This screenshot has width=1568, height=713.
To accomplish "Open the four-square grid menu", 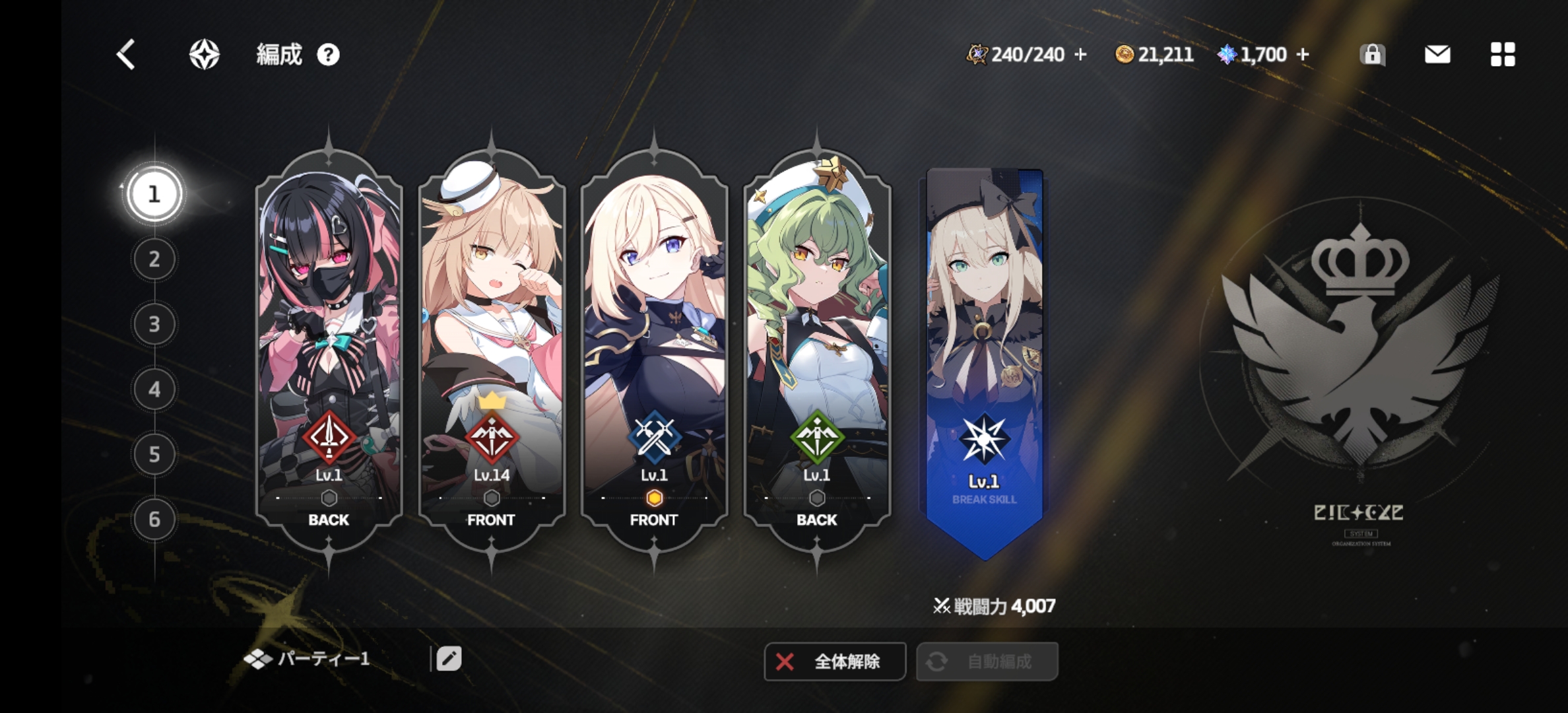I will point(1503,54).
